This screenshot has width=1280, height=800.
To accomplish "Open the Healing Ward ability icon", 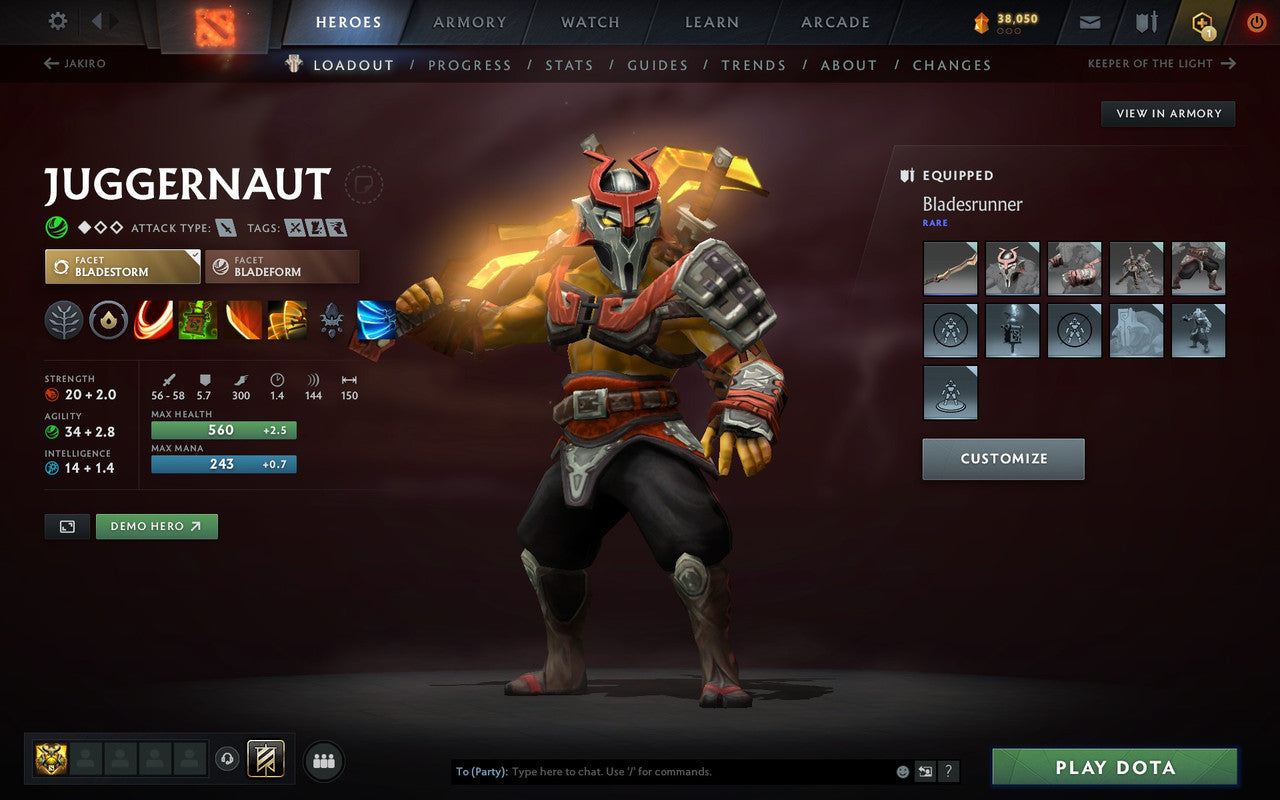I will pos(198,319).
